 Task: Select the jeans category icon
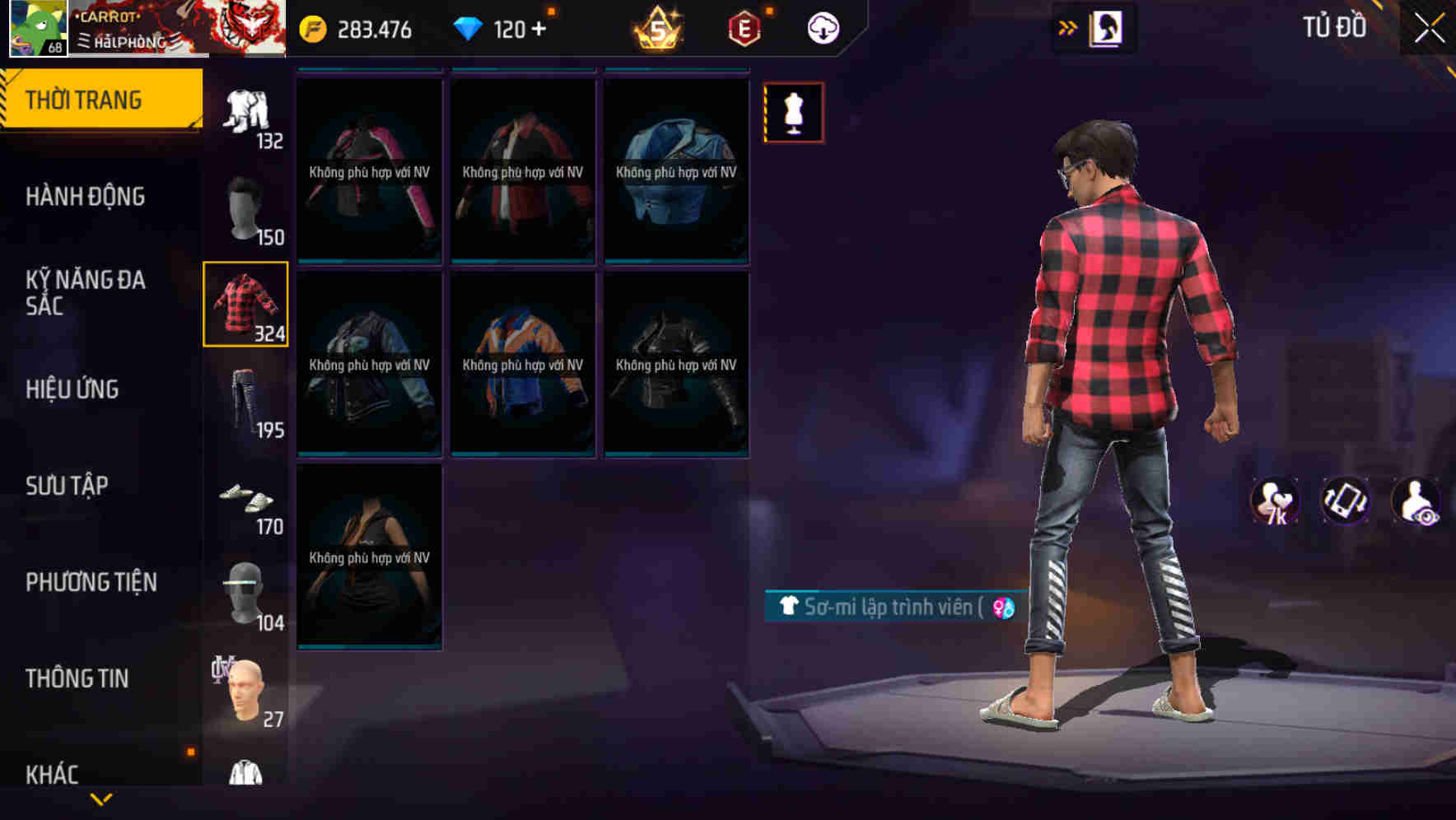coord(245,403)
